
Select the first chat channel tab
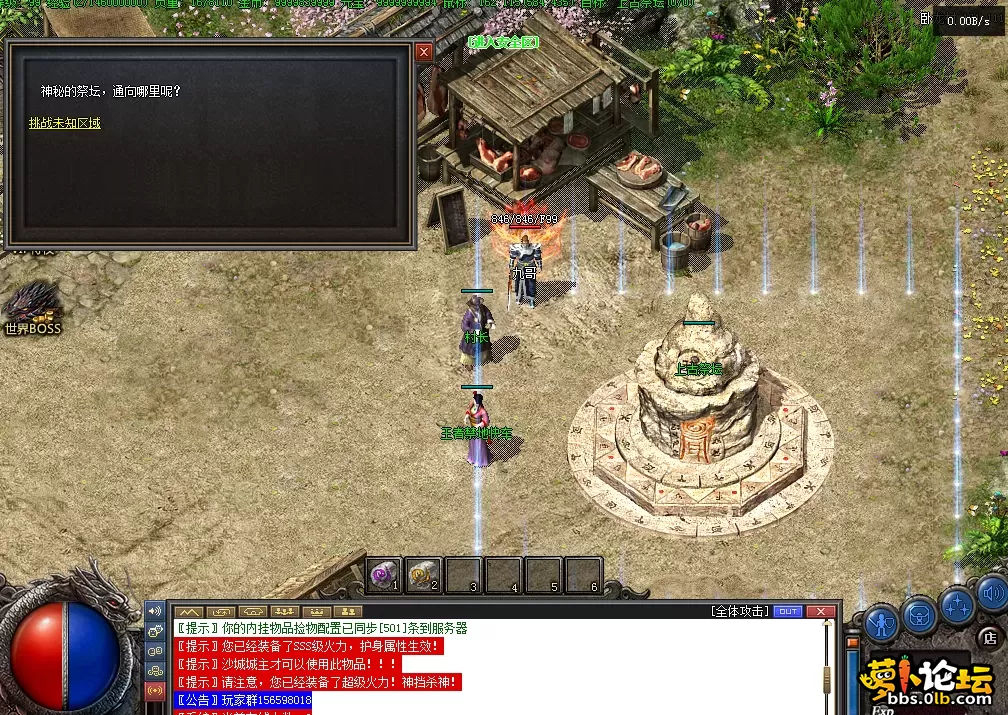pyautogui.click(x=190, y=611)
